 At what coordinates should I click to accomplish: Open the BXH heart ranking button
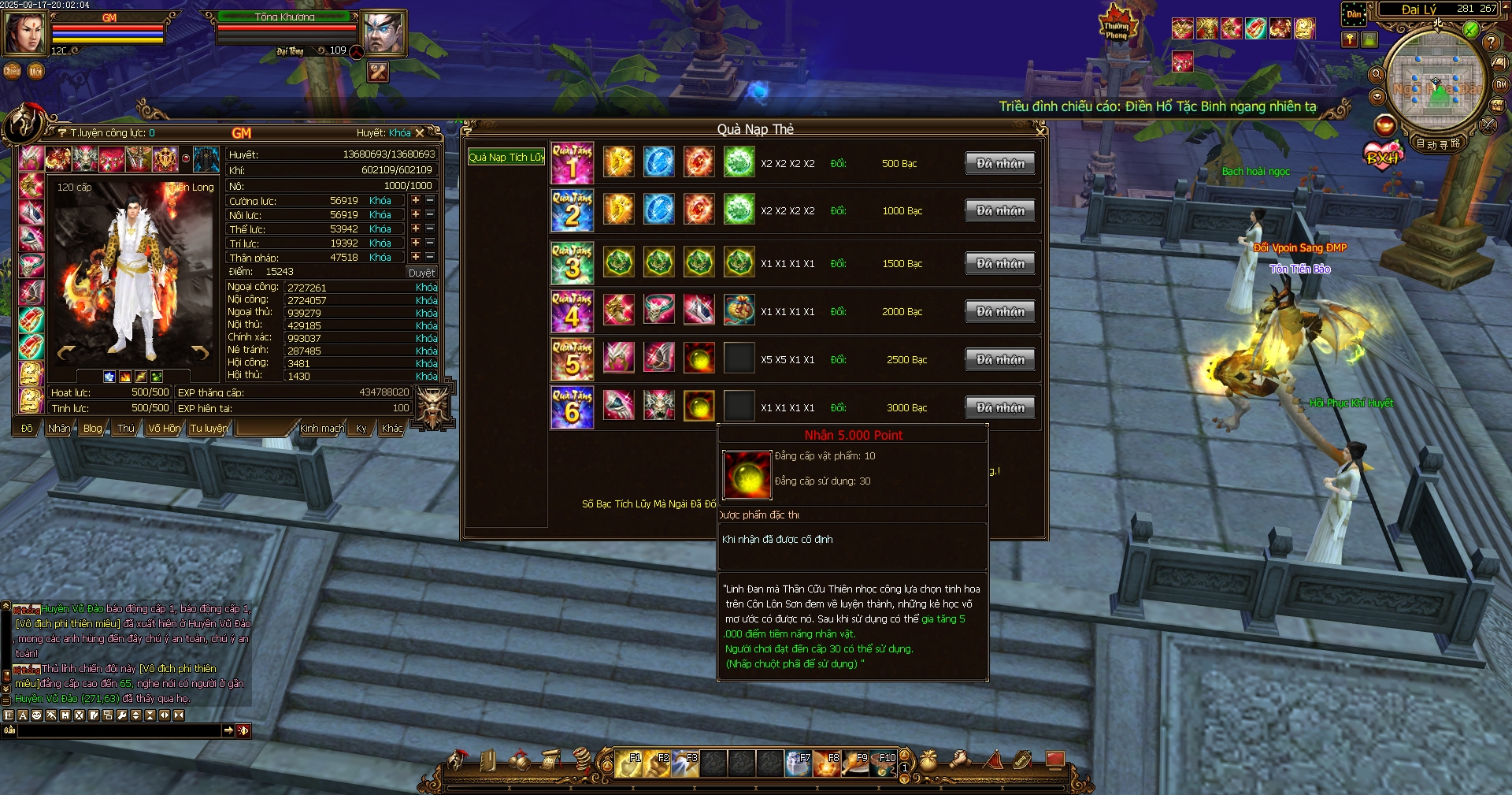[x=1384, y=155]
